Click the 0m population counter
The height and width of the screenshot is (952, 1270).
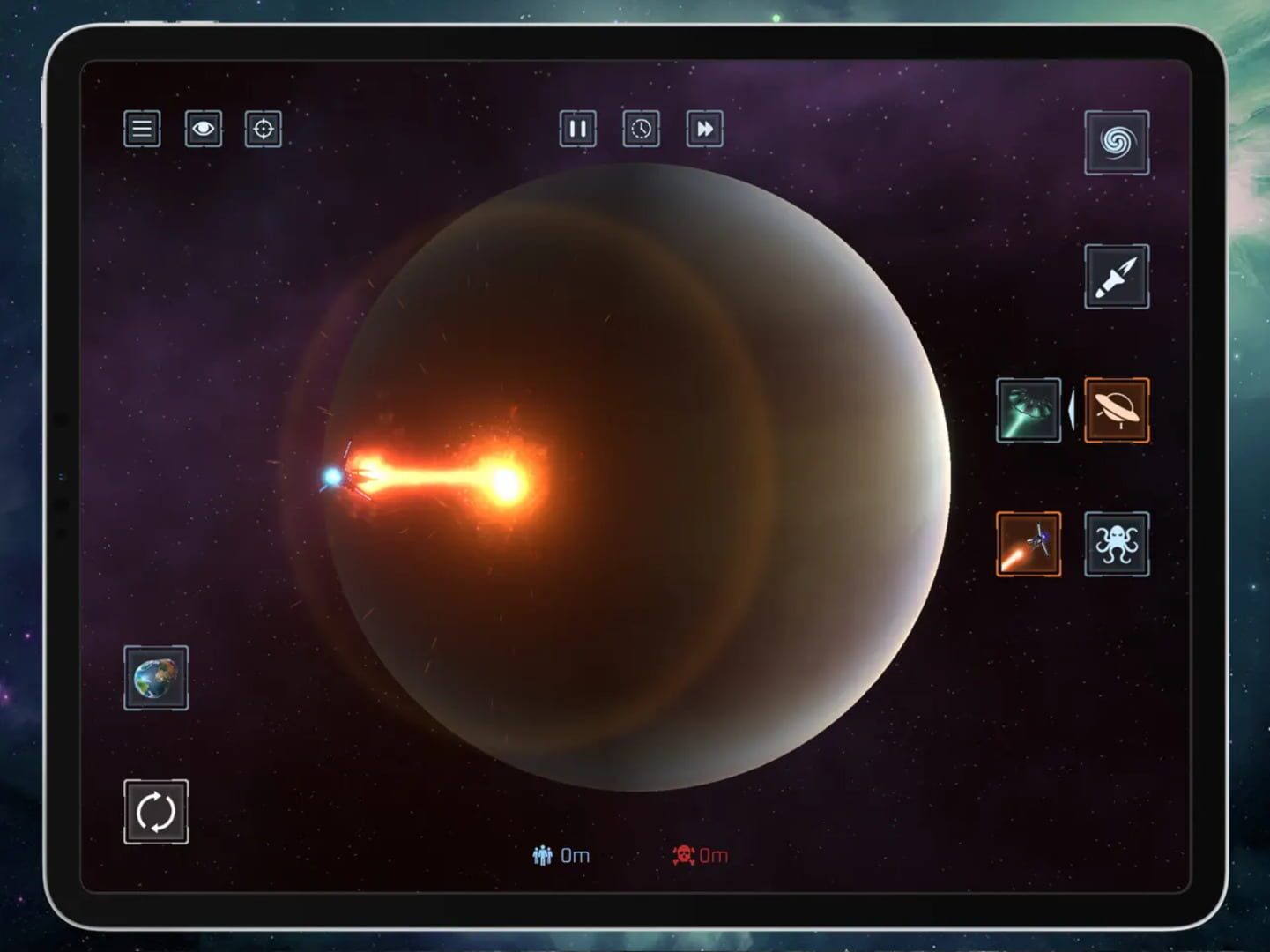click(x=575, y=853)
